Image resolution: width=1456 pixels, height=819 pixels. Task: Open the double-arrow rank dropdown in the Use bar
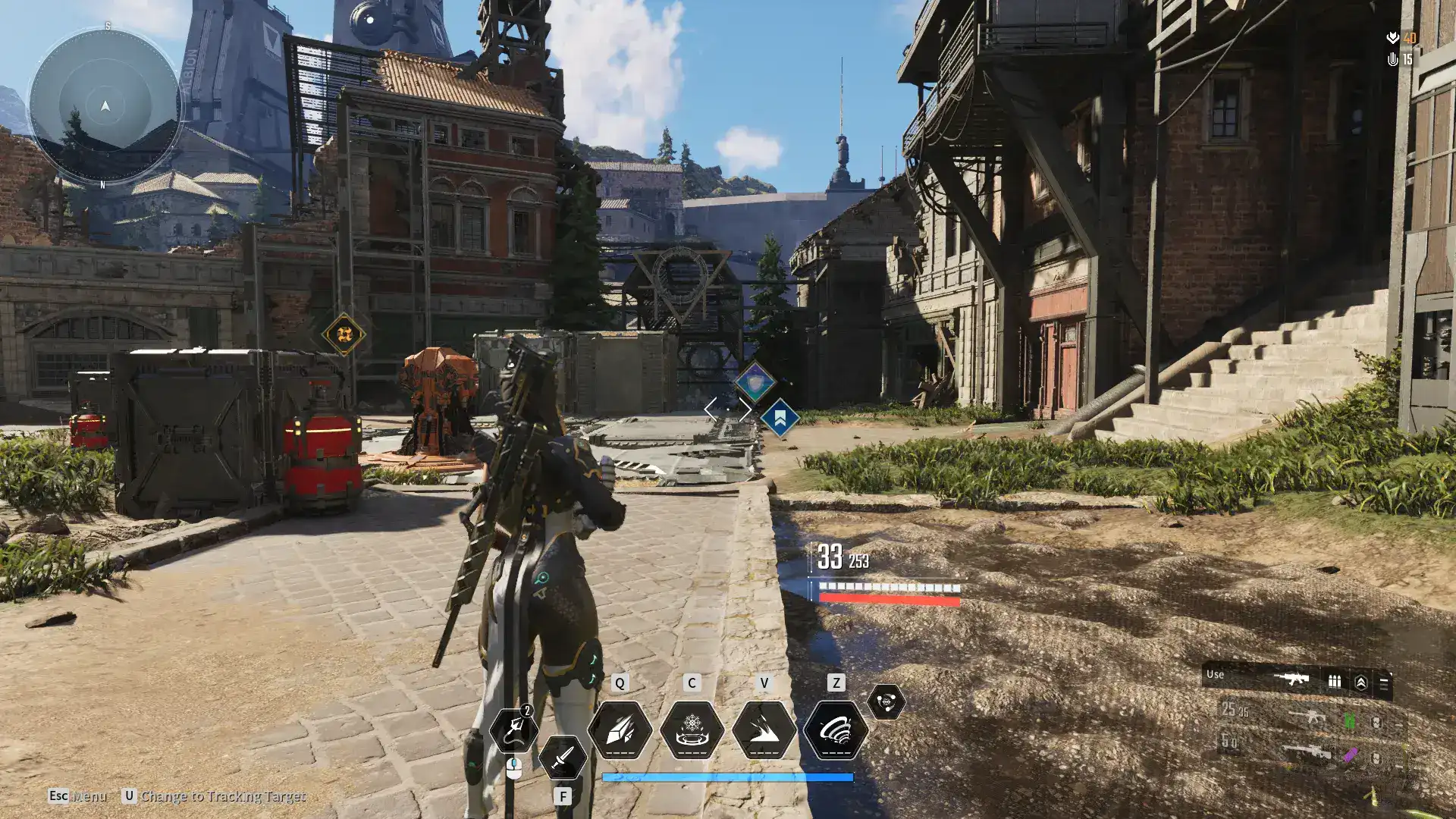click(x=1362, y=682)
